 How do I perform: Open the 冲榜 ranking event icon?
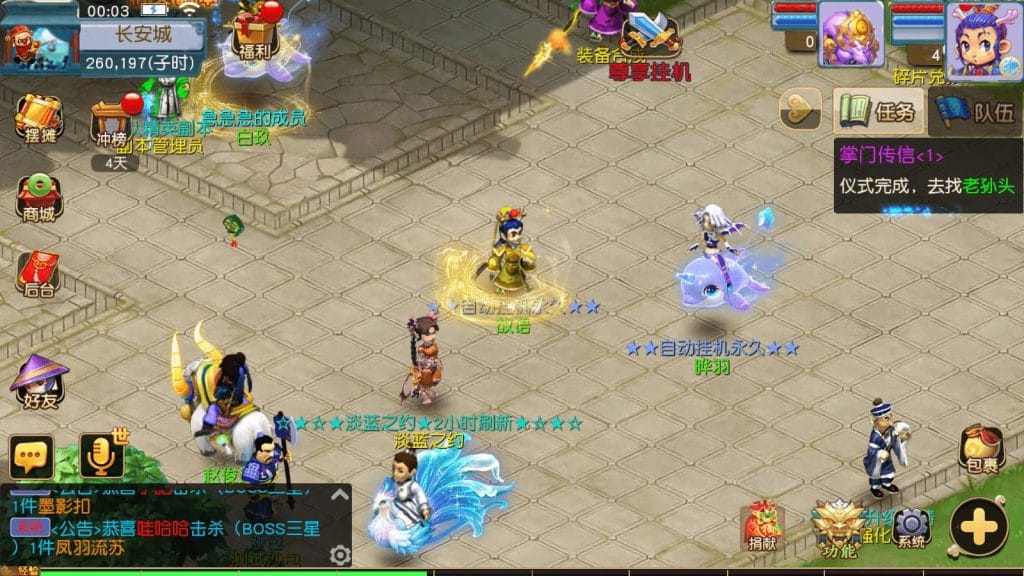click(x=114, y=124)
